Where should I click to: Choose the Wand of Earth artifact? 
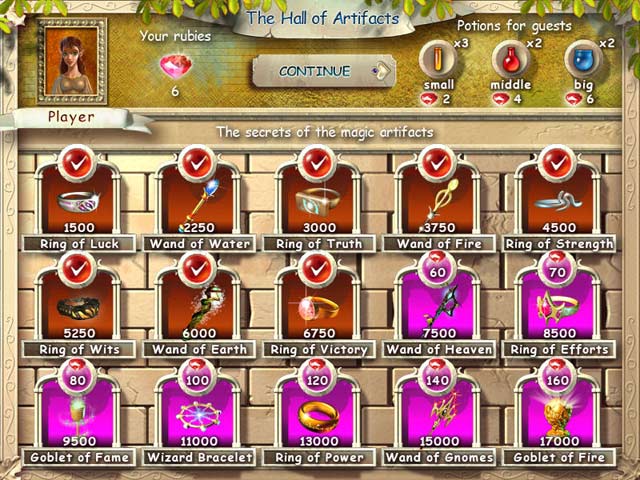(196, 303)
